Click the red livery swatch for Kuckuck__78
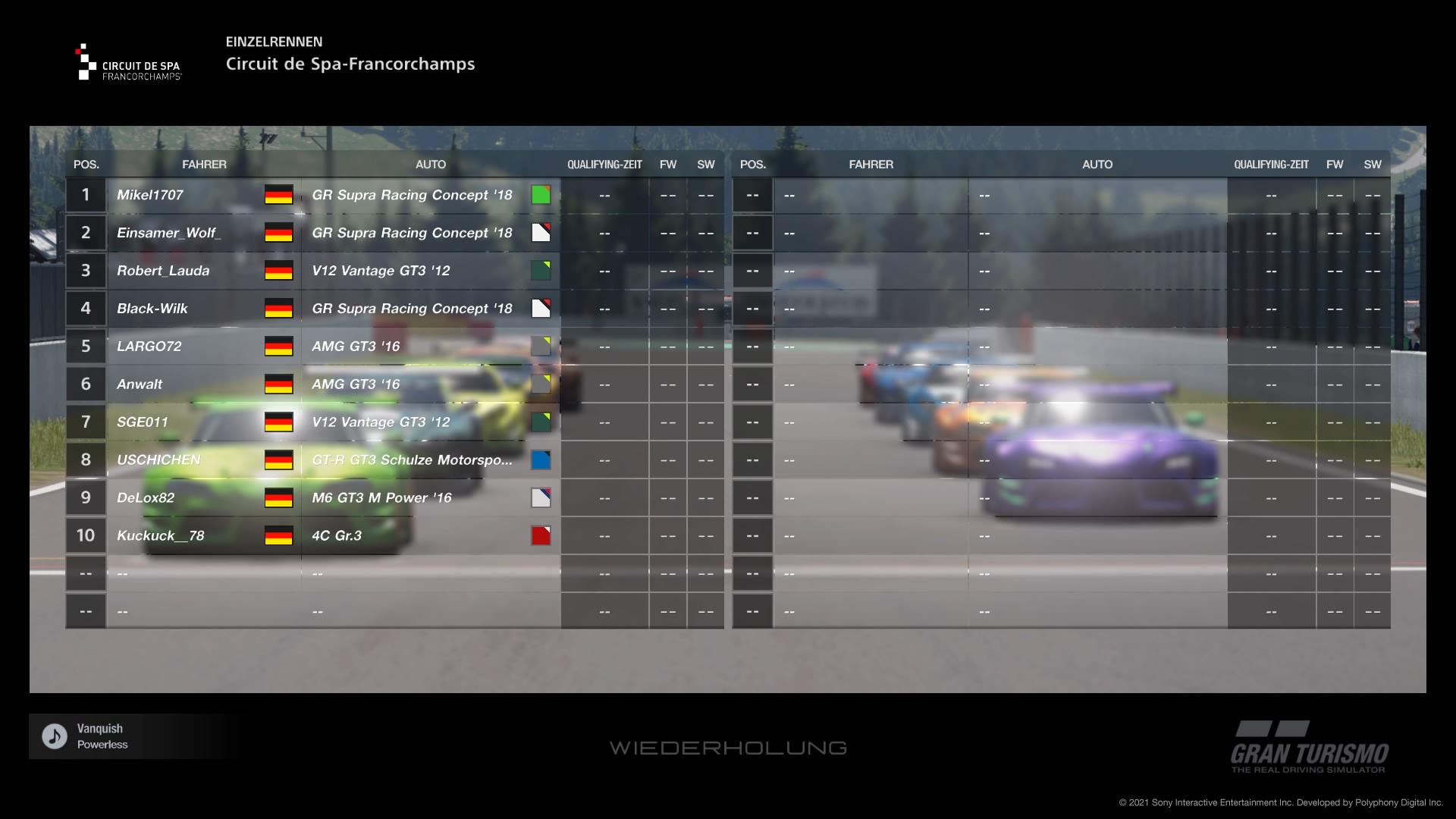 541,535
